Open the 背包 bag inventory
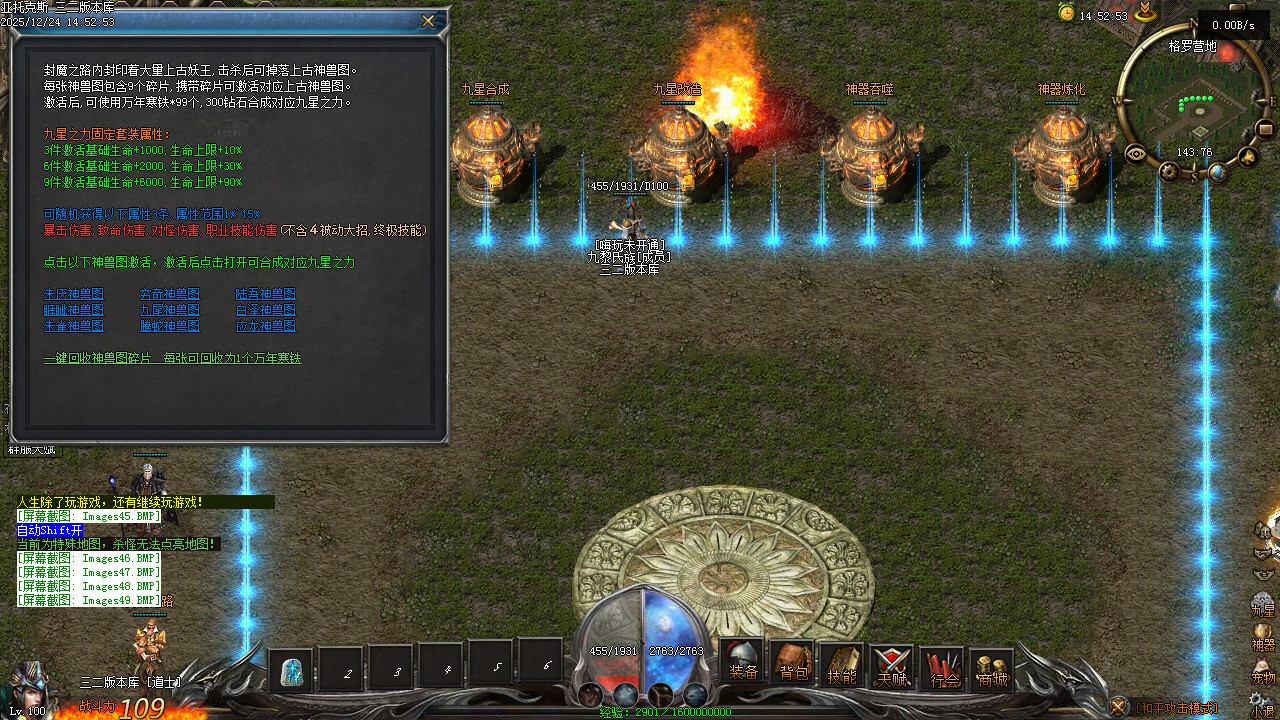This screenshot has width=1280, height=720. pyautogui.click(x=793, y=664)
